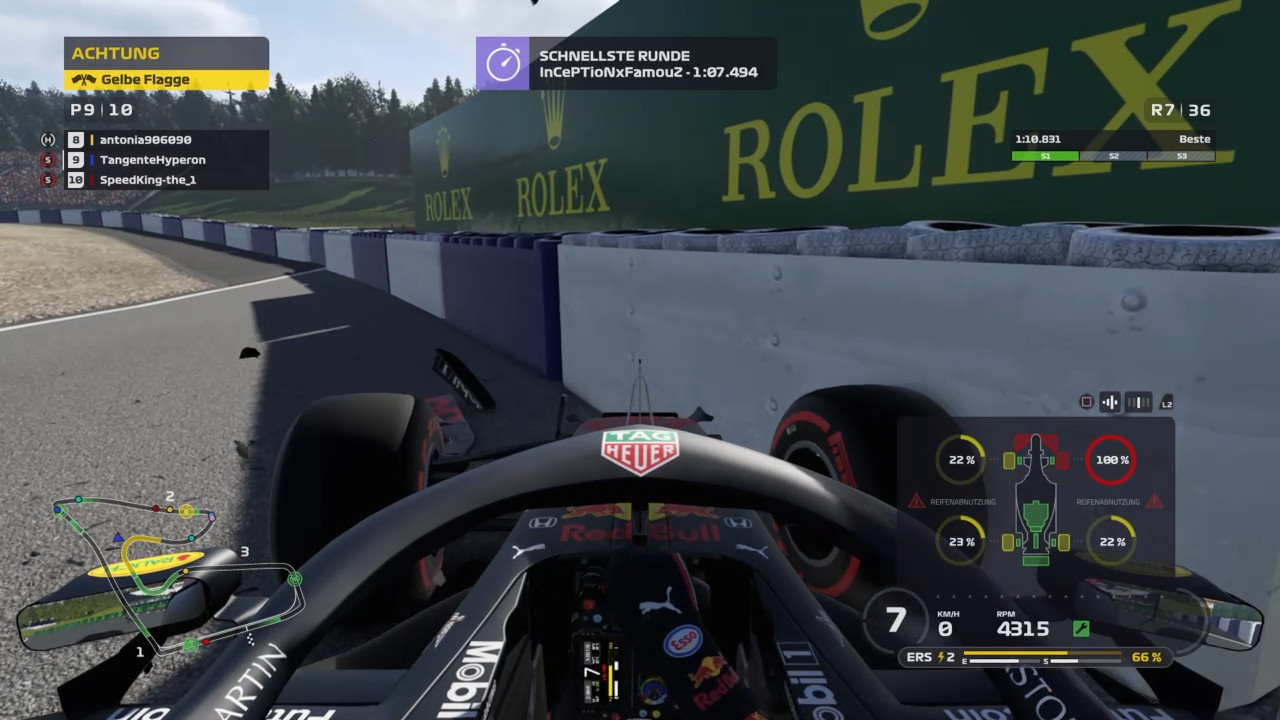
Task: Click the stopwatch icon on fastest-lap banner
Action: [503, 64]
